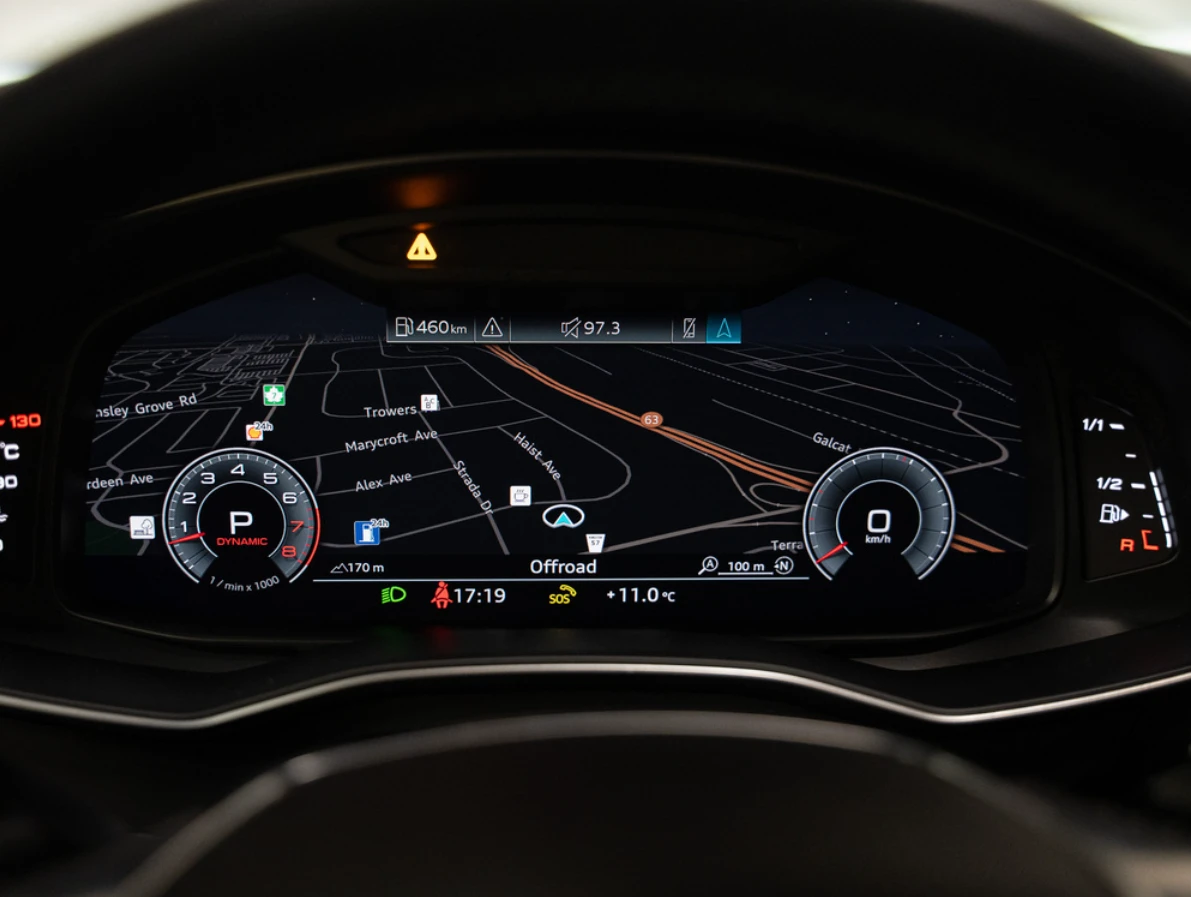This screenshot has width=1191, height=897.
Task: Select the blue navigation arrow tab
Action: pyautogui.click(x=723, y=328)
